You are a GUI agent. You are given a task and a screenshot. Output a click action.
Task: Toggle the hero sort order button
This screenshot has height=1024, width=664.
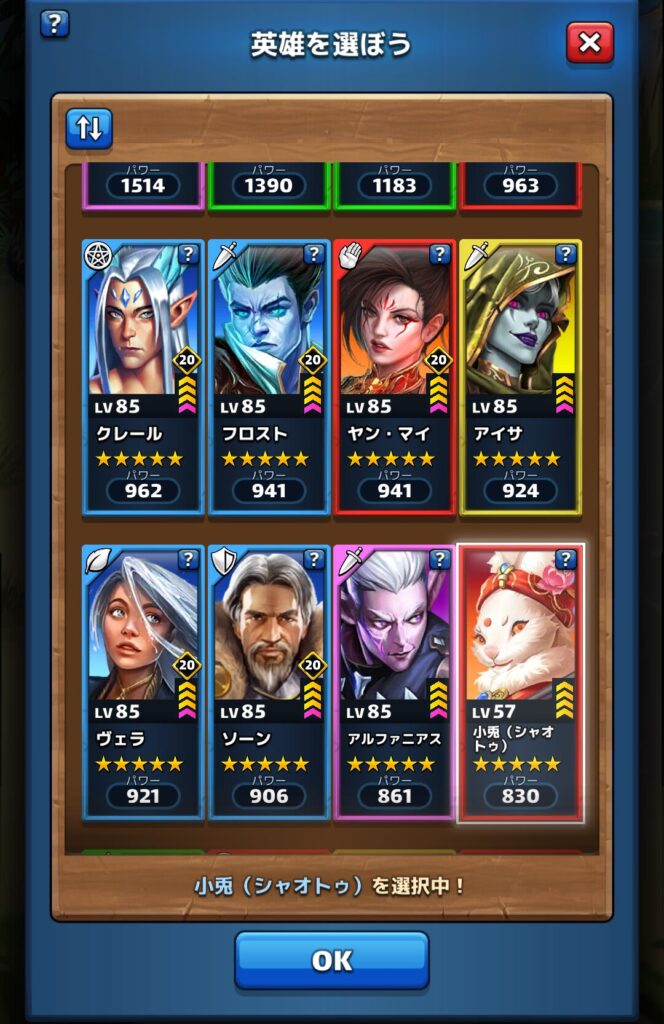point(89,129)
